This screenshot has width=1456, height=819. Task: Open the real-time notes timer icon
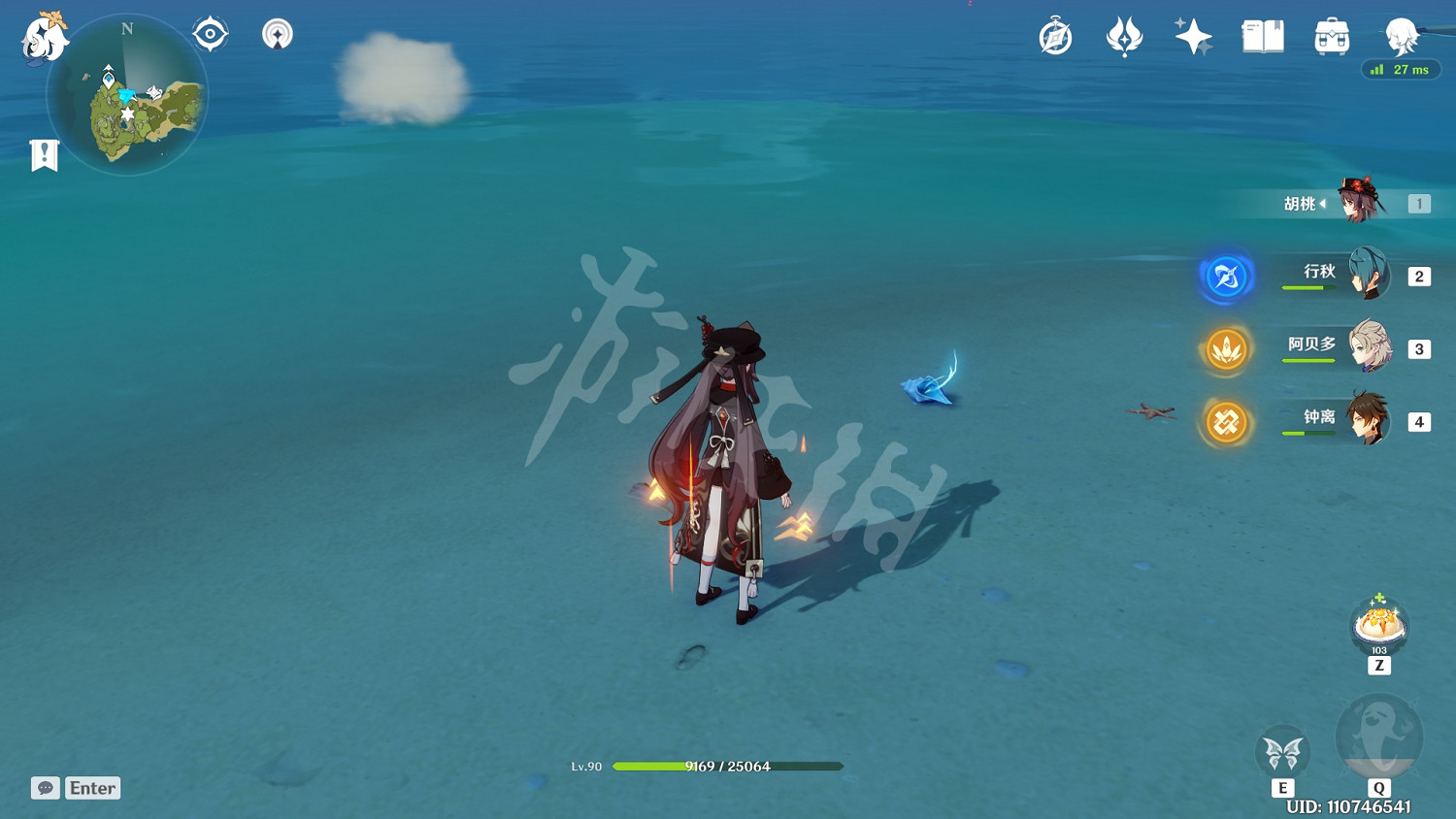[x=1056, y=35]
